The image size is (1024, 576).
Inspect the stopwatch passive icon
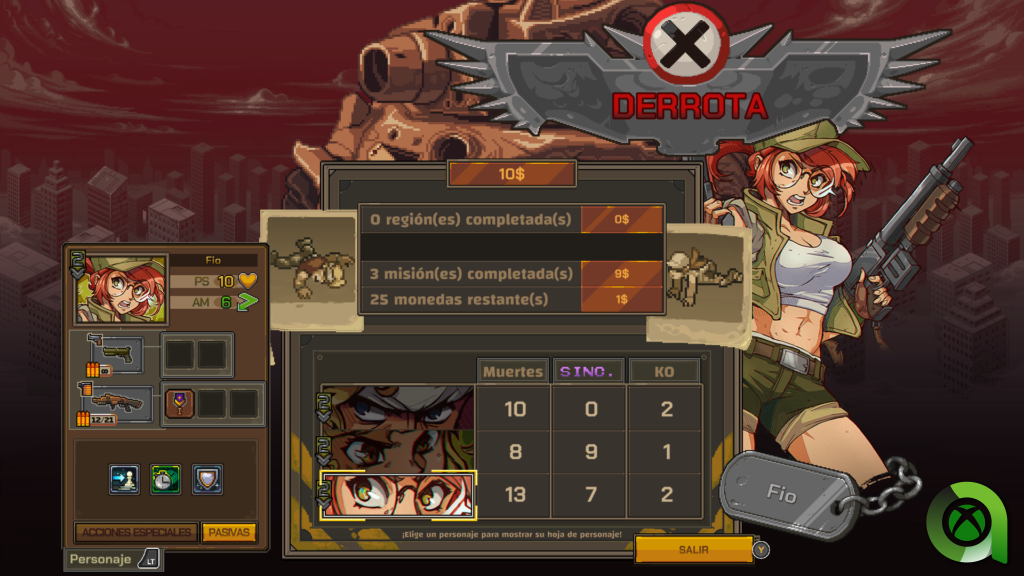point(165,479)
